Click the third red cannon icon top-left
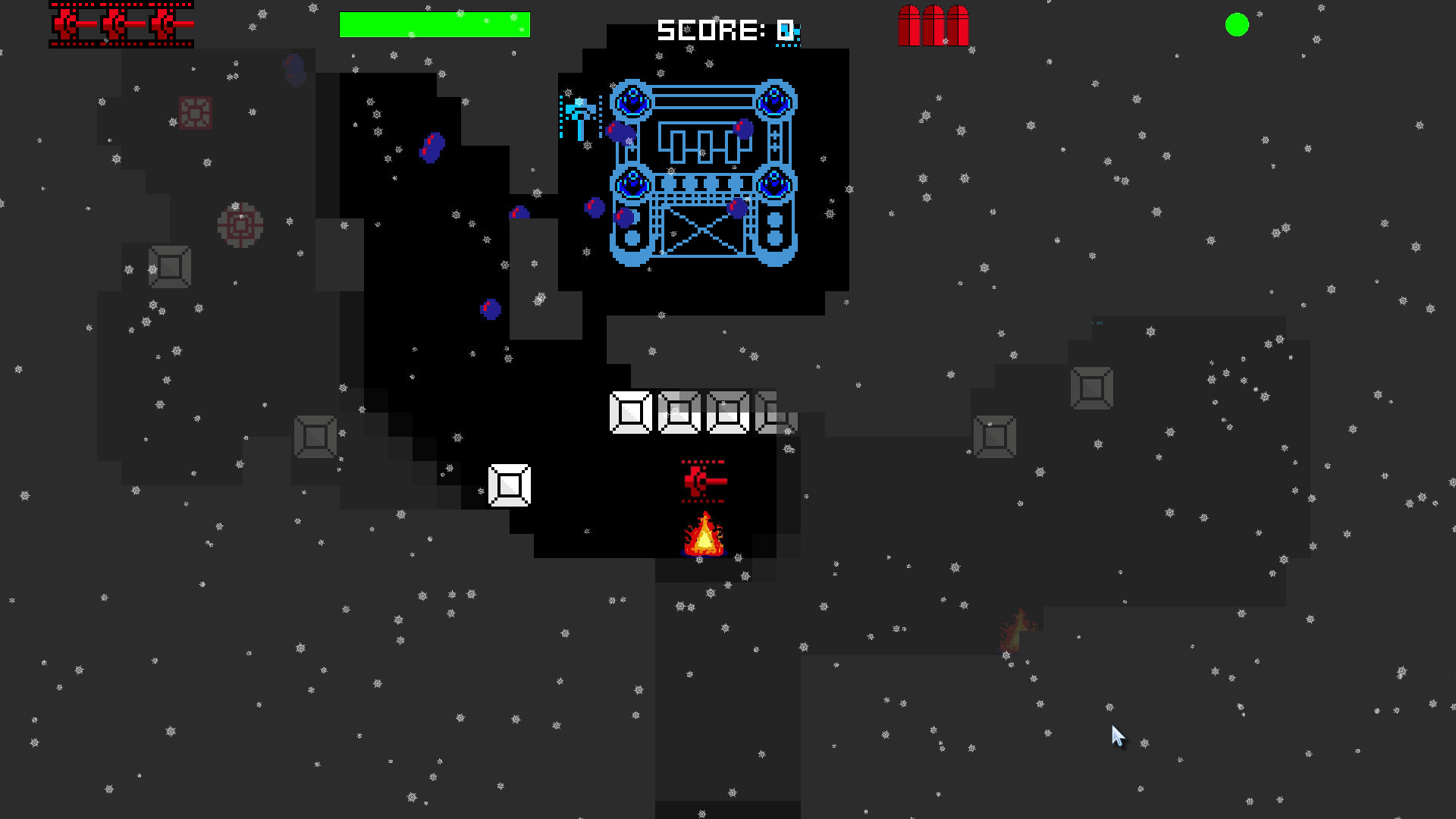The image size is (1456, 819). tap(163, 24)
